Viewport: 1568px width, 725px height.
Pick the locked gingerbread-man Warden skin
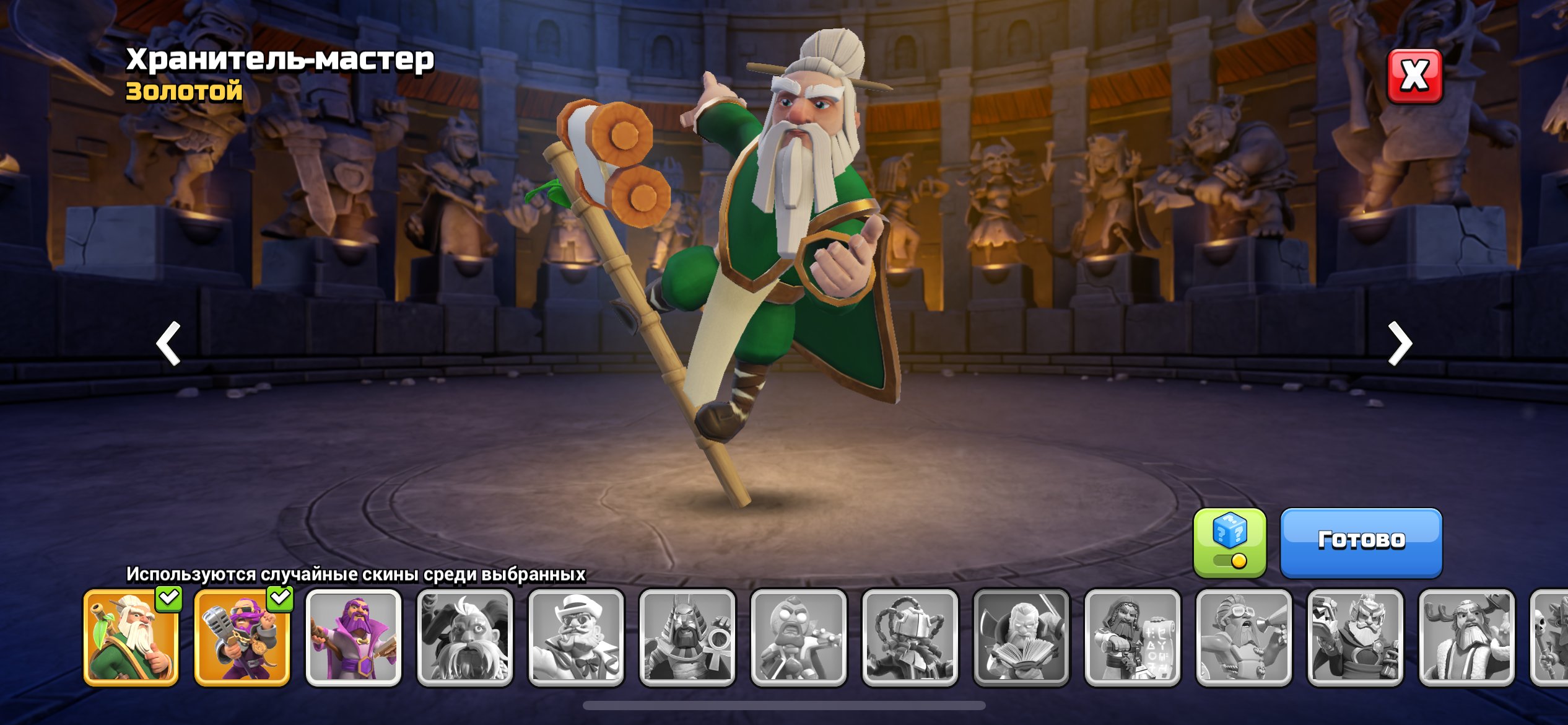[x=798, y=638]
